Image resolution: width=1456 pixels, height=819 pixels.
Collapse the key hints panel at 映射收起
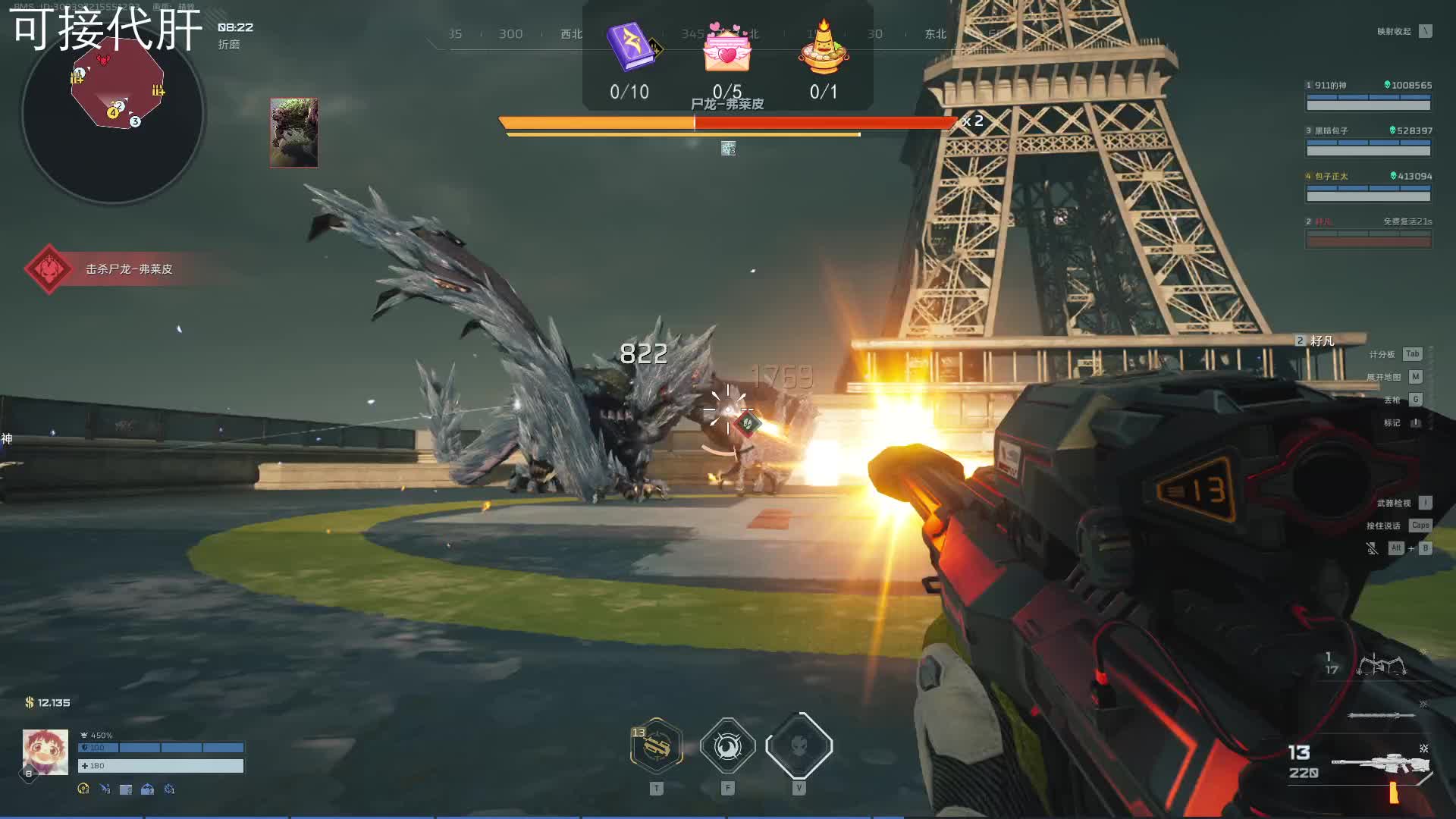pyautogui.click(x=1426, y=31)
